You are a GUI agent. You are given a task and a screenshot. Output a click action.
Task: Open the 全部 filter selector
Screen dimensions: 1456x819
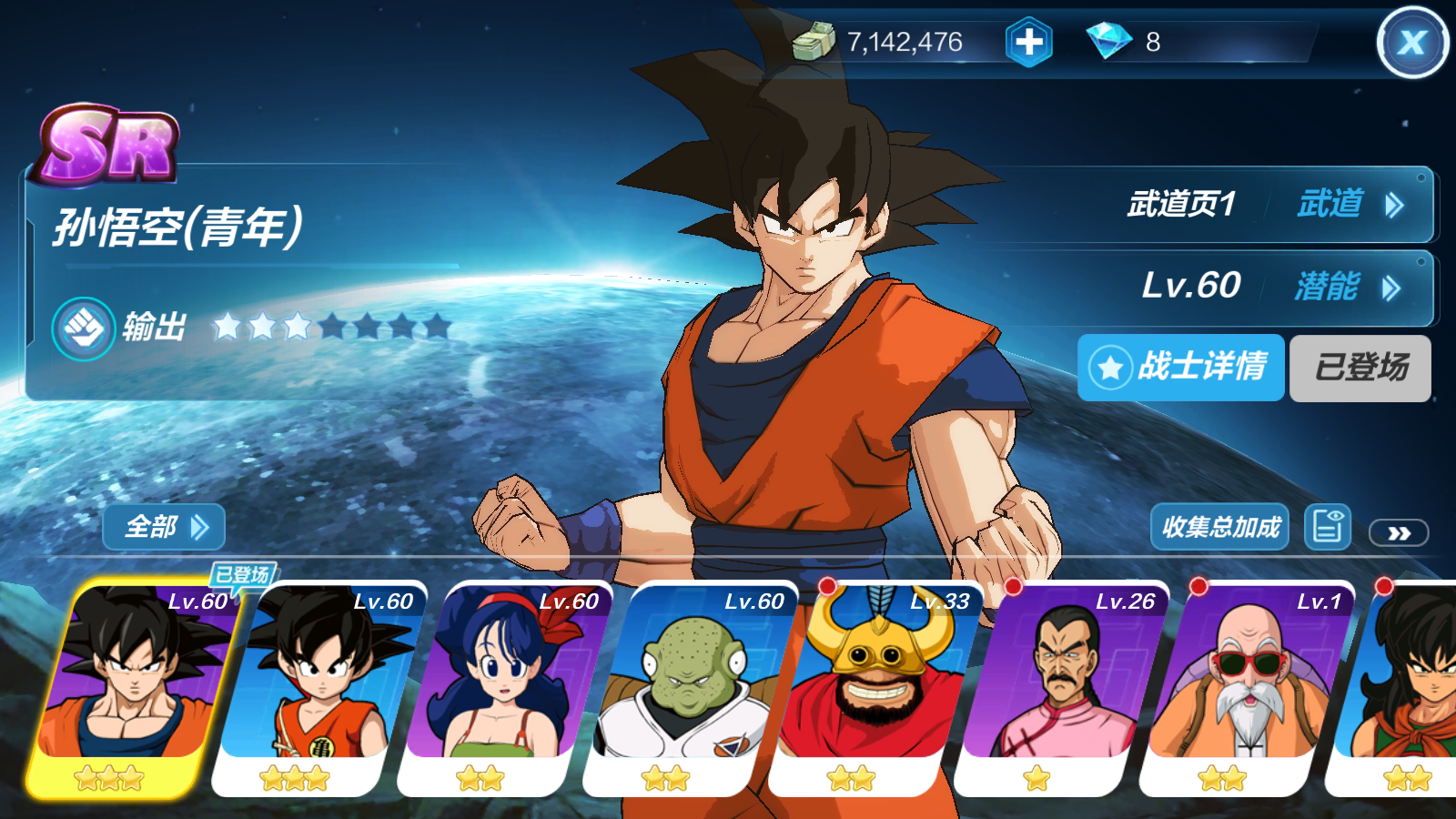[164, 527]
